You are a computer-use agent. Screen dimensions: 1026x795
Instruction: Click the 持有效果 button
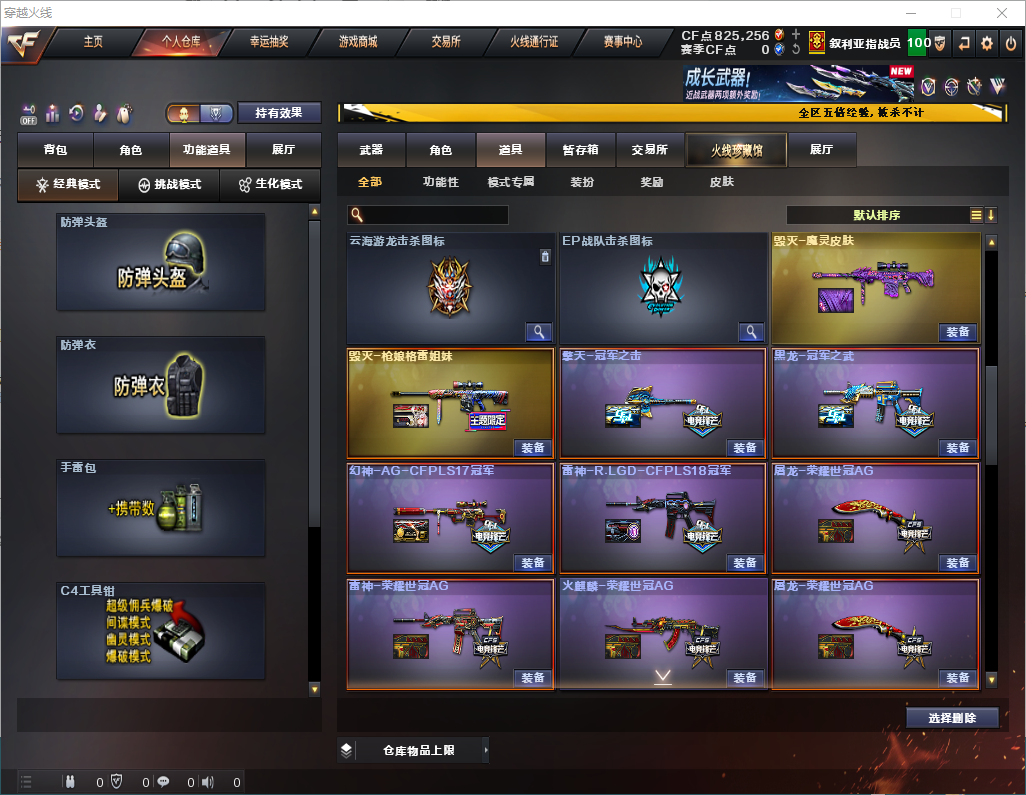(x=278, y=113)
